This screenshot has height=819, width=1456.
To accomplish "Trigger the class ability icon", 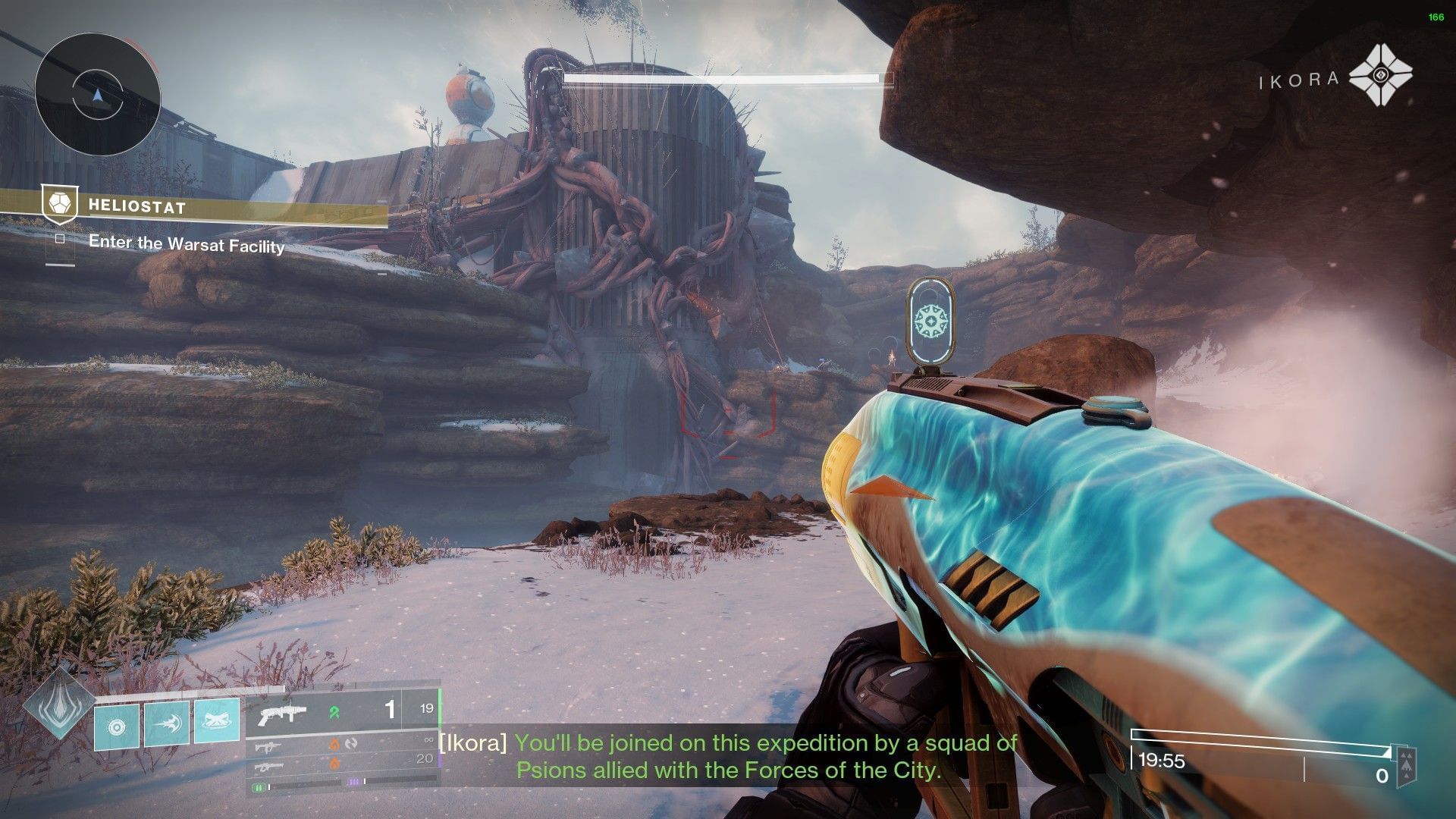I will click(x=217, y=720).
